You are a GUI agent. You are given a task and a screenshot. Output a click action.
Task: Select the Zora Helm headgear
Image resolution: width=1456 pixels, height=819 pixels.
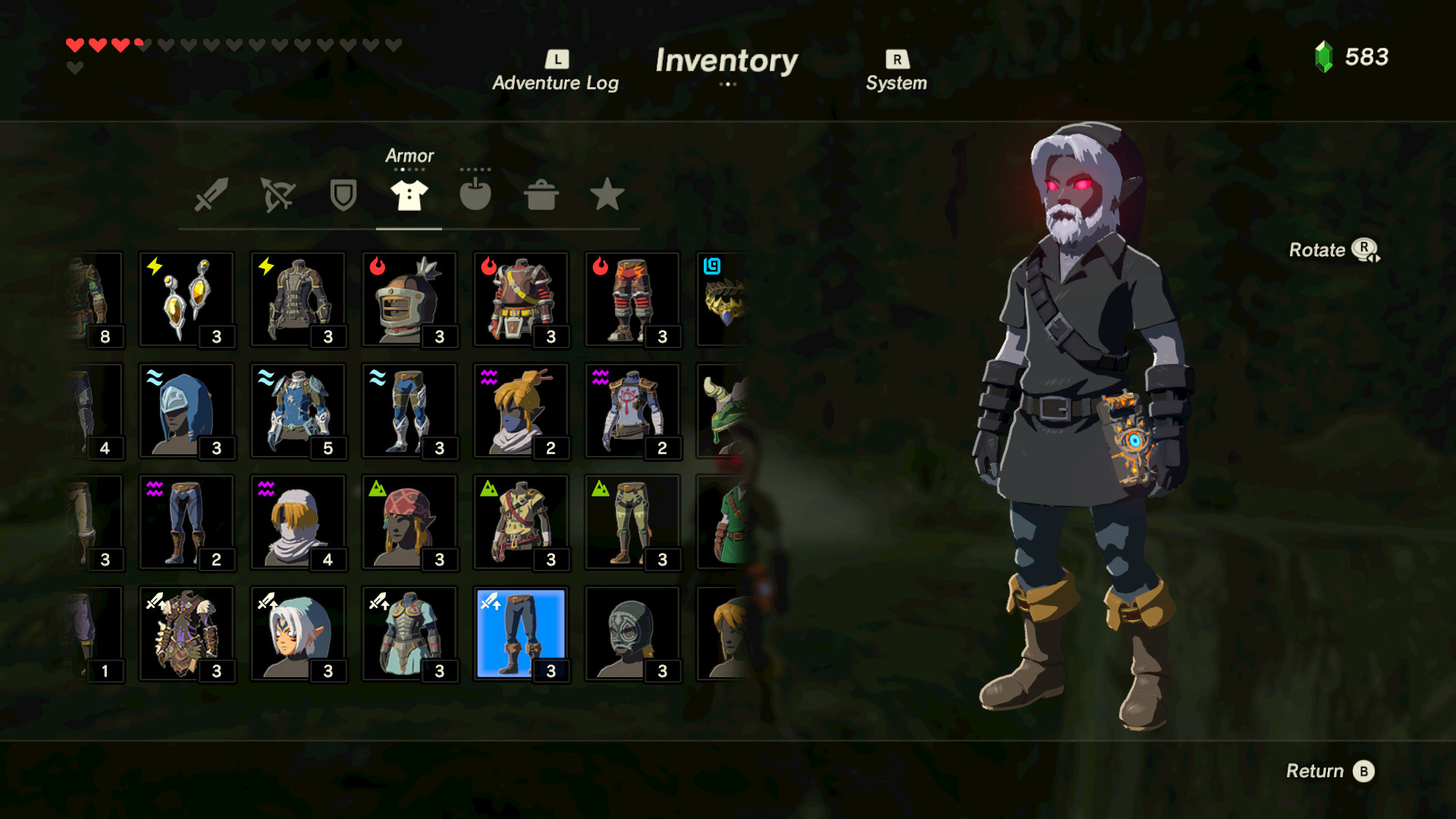point(187,411)
